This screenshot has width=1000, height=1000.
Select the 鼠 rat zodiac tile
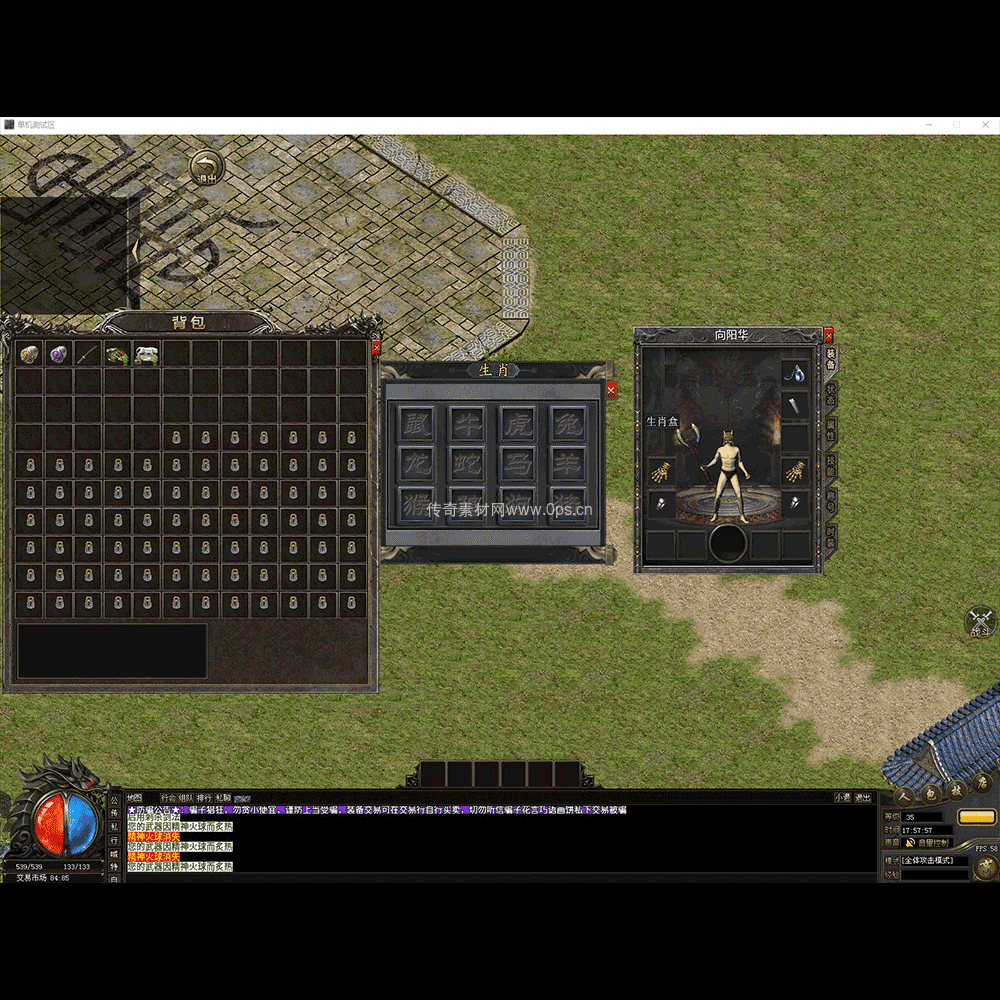417,422
